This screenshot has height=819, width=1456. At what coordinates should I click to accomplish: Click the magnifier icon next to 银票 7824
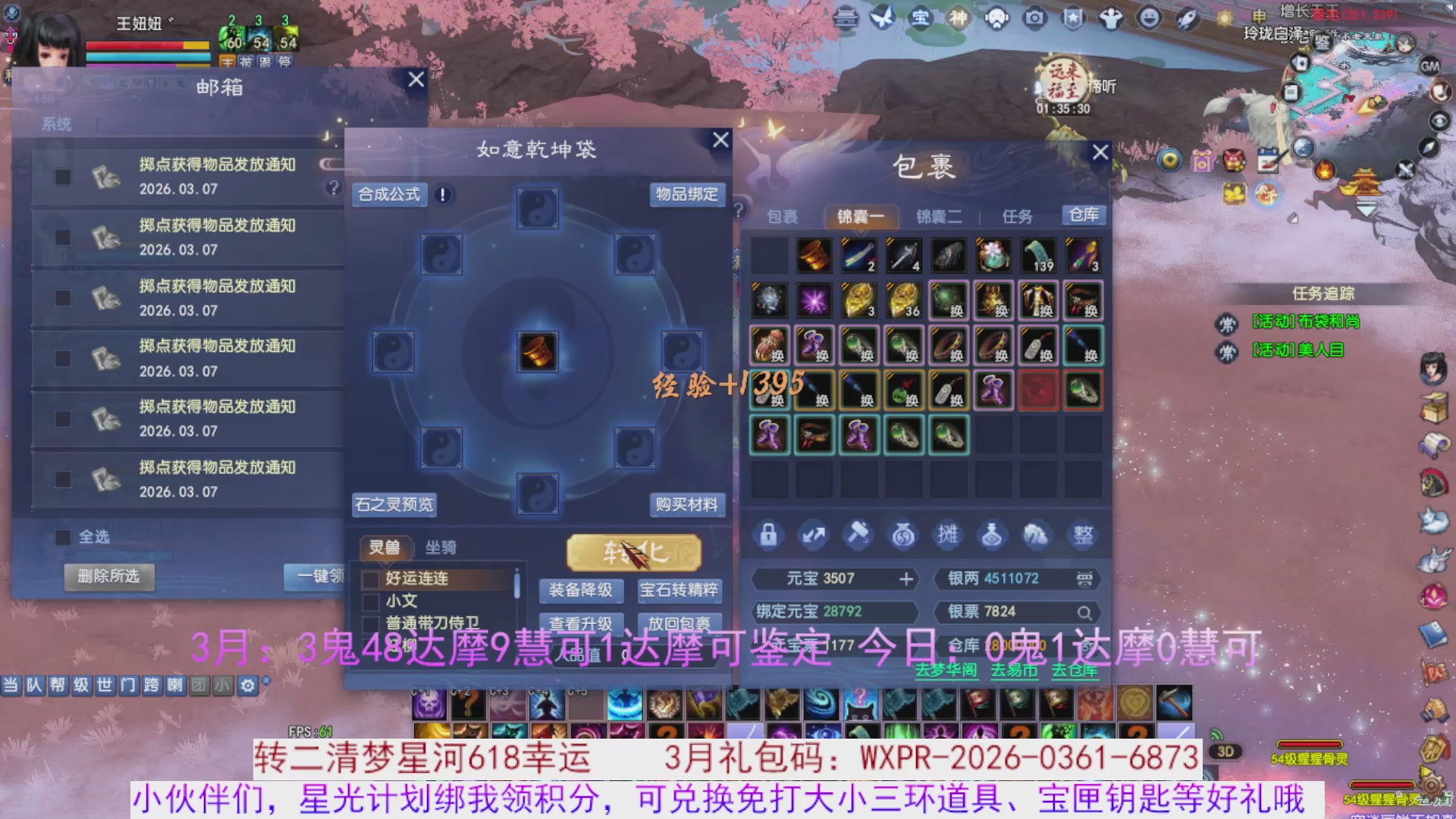pyautogui.click(x=1084, y=612)
